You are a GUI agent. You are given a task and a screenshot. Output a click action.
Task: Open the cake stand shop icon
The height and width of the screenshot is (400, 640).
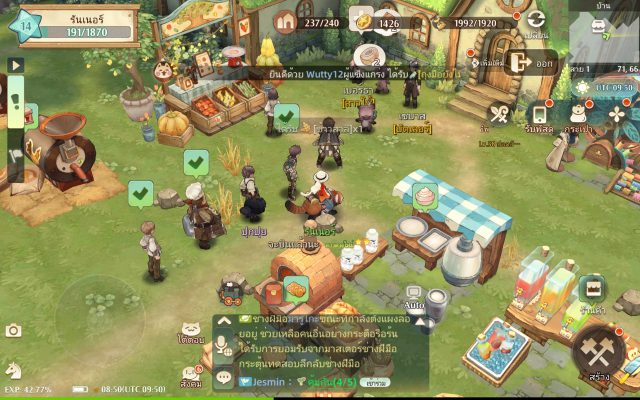(592, 289)
